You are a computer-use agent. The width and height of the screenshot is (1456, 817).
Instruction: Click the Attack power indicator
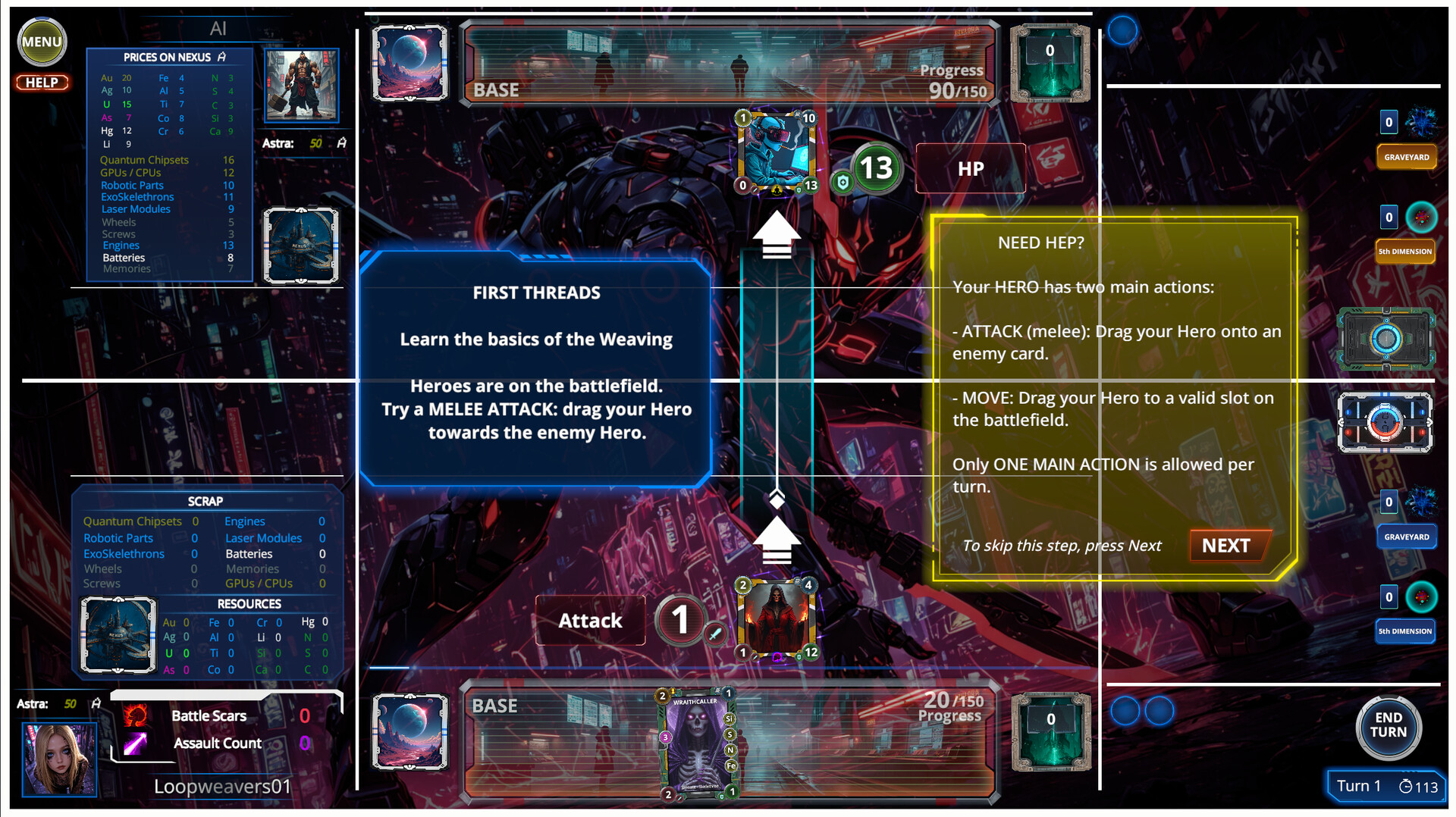680,621
